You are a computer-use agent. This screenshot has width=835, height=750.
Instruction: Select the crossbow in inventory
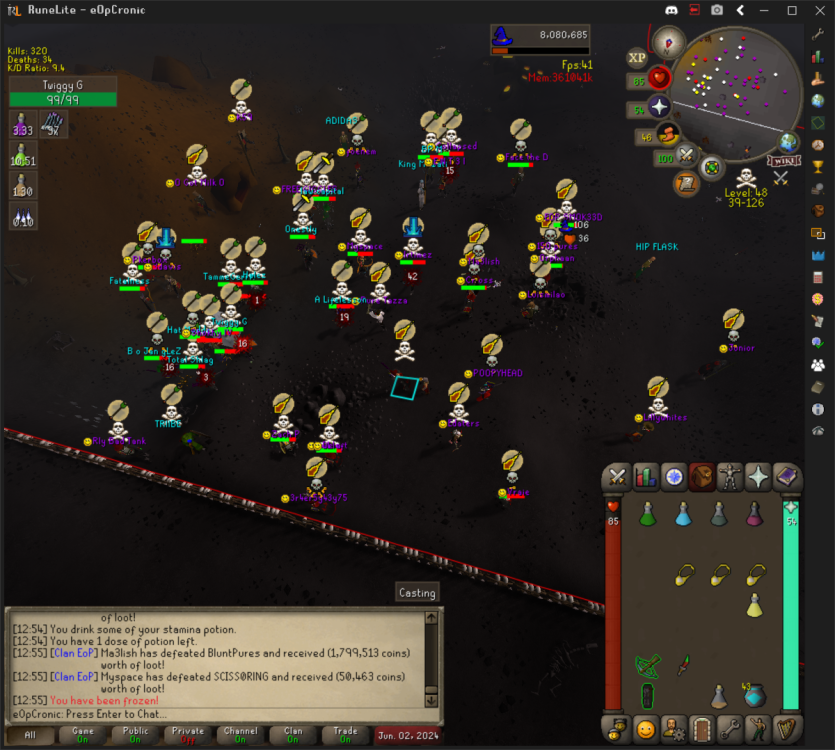647,664
